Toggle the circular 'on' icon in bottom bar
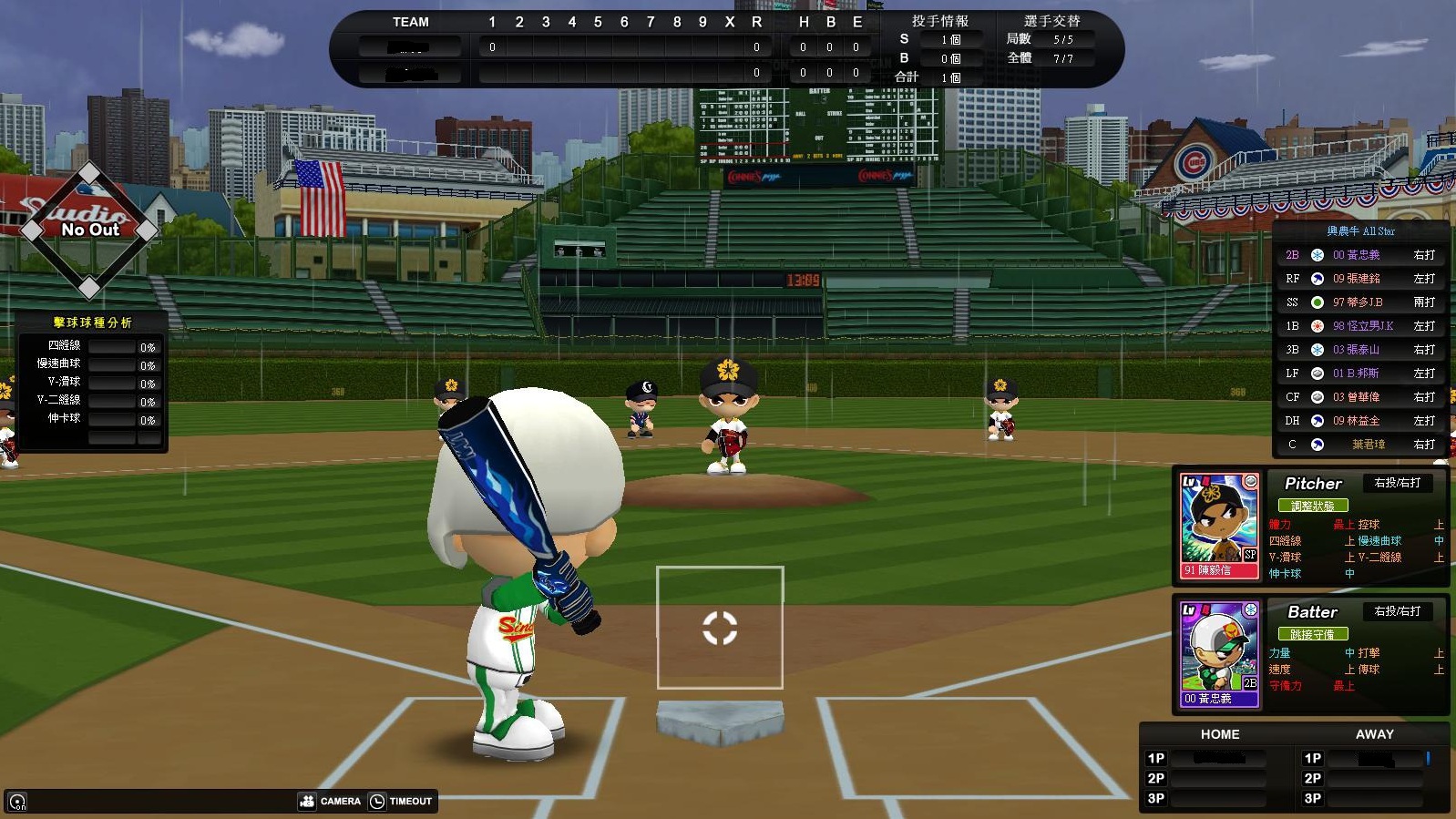 (x=17, y=802)
